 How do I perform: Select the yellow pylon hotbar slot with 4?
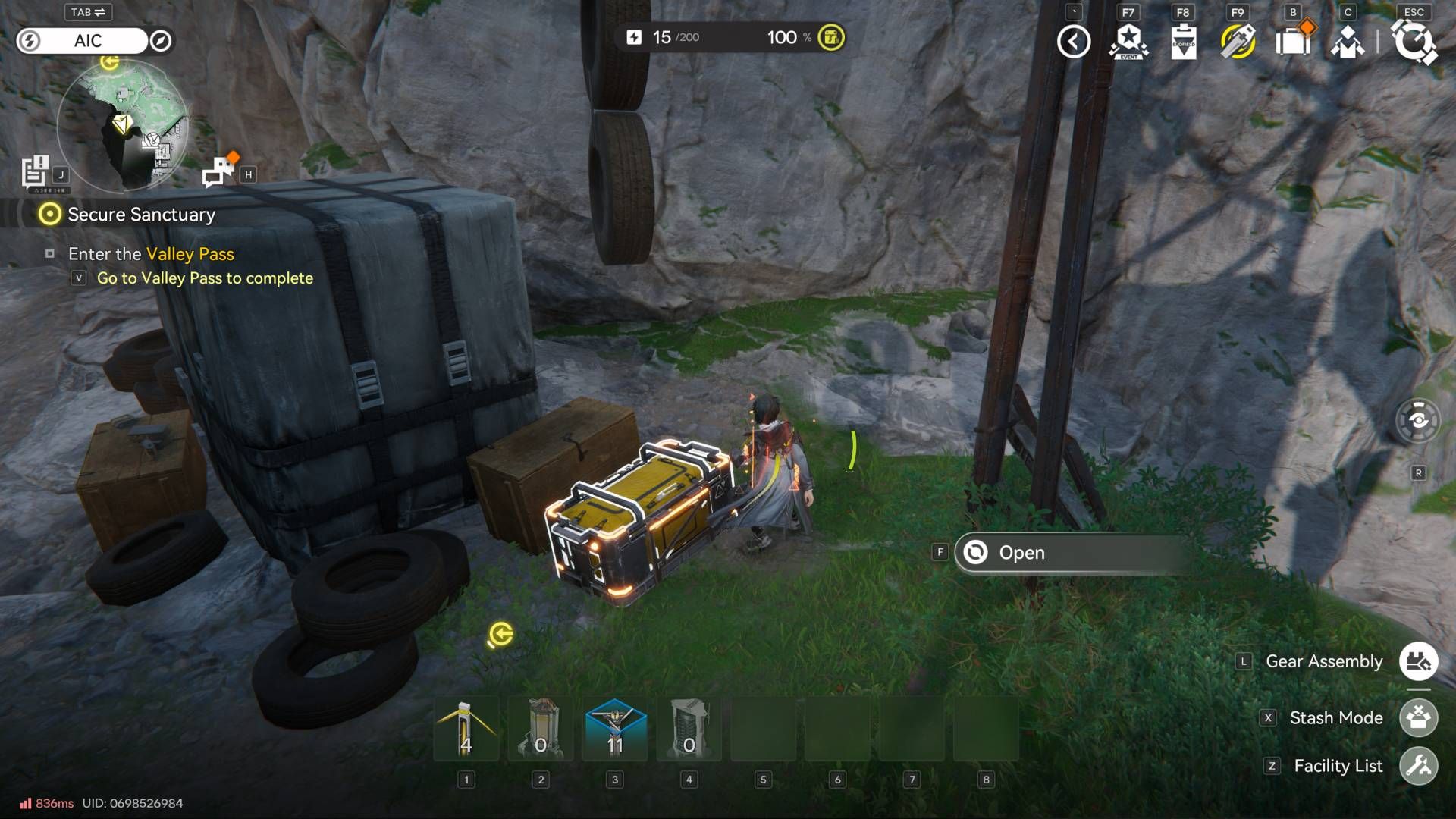(466, 730)
